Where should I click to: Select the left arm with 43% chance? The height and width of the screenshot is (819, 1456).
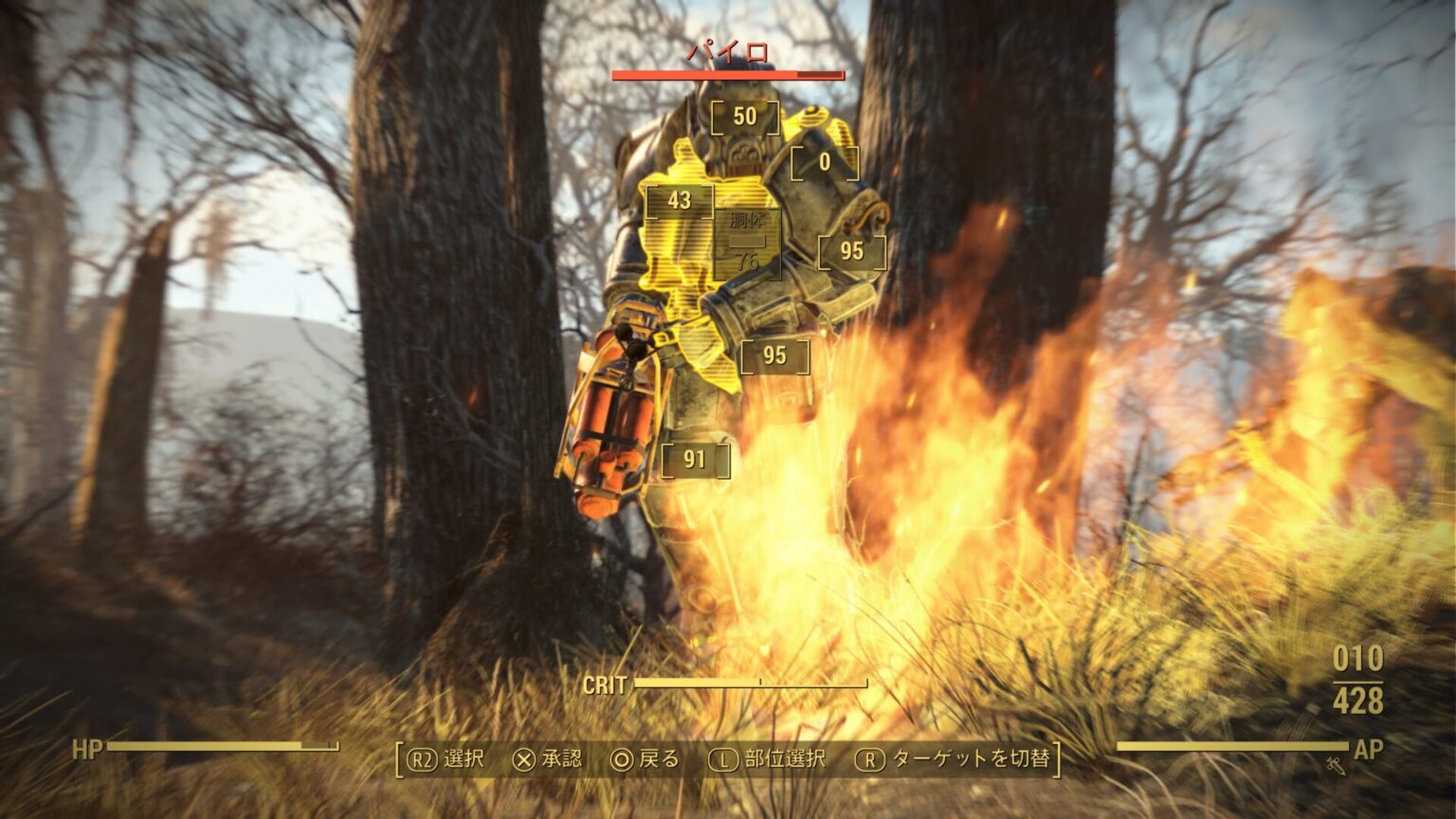point(679,200)
